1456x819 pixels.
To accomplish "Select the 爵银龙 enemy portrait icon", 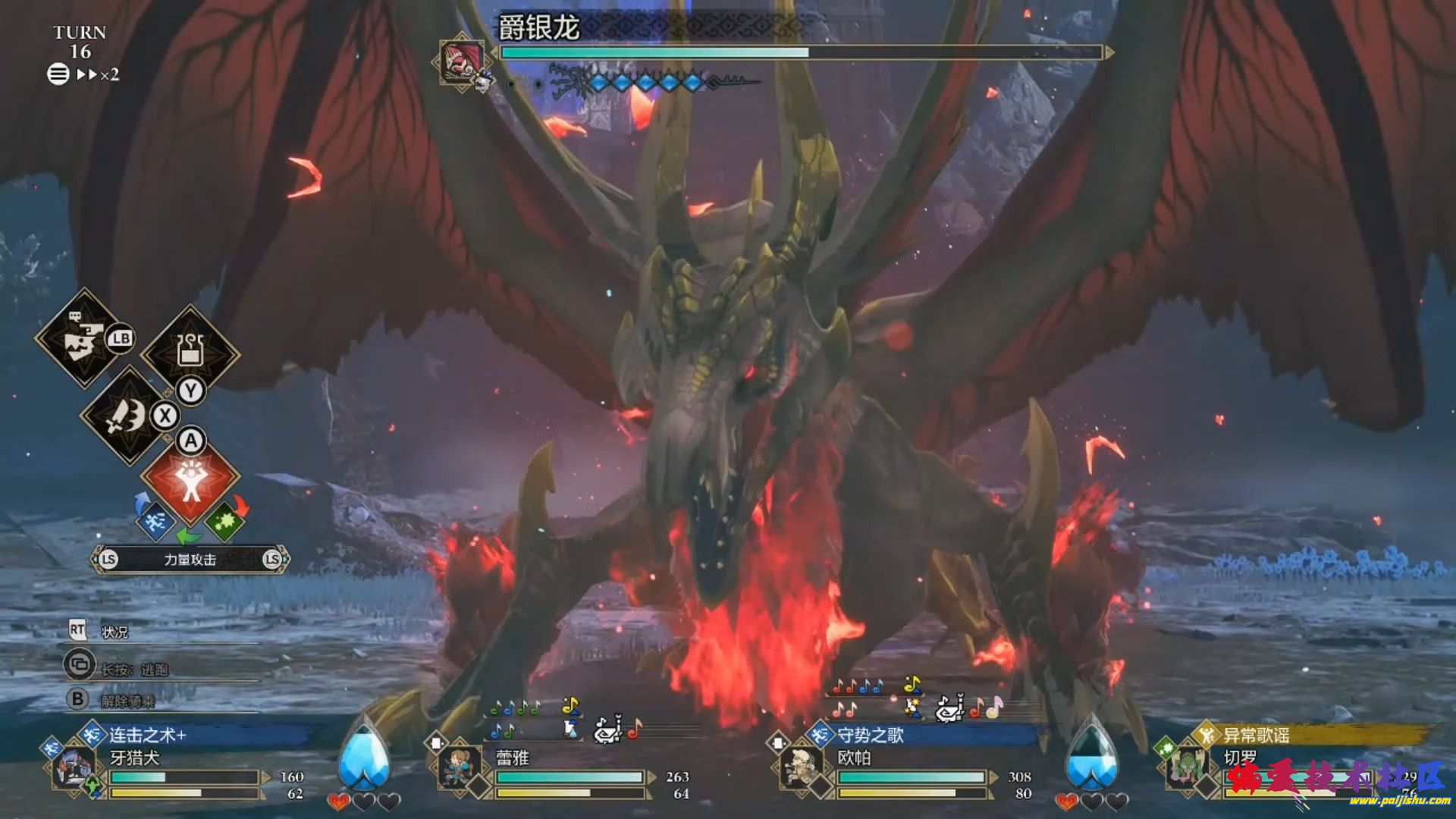I will pyautogui.click(x=462, y=61).
